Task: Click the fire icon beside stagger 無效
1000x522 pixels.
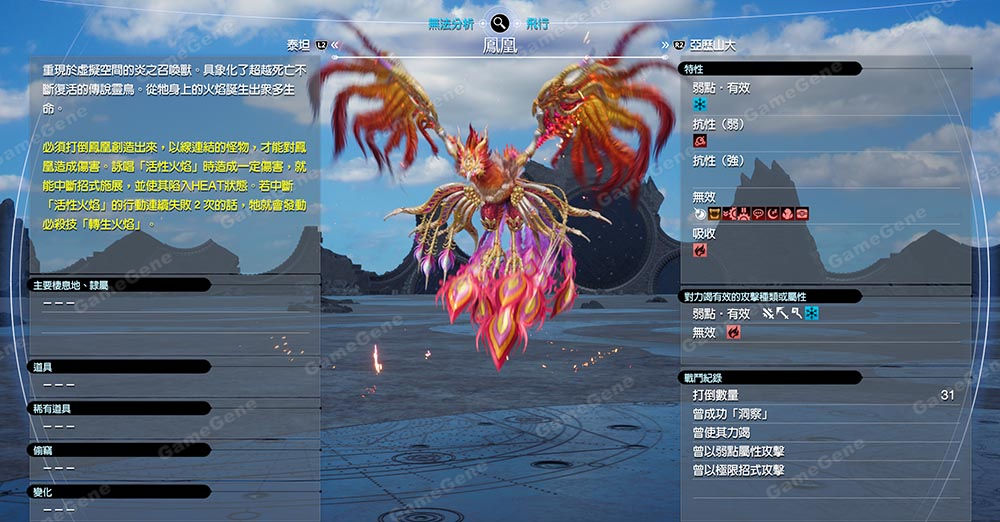Action: tap(733, 333)
